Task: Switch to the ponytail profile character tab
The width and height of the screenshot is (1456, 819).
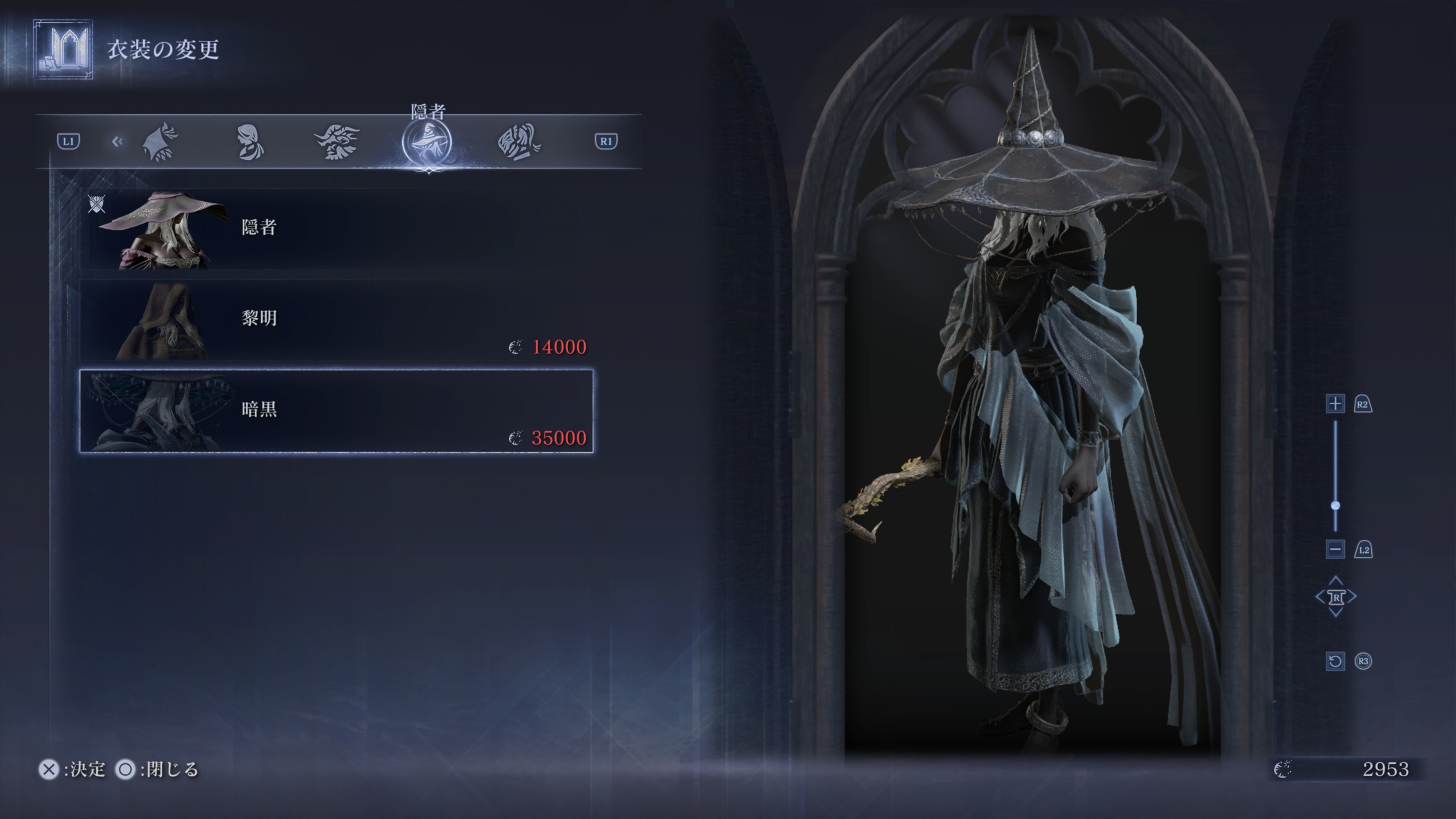Action: point(250,142)
